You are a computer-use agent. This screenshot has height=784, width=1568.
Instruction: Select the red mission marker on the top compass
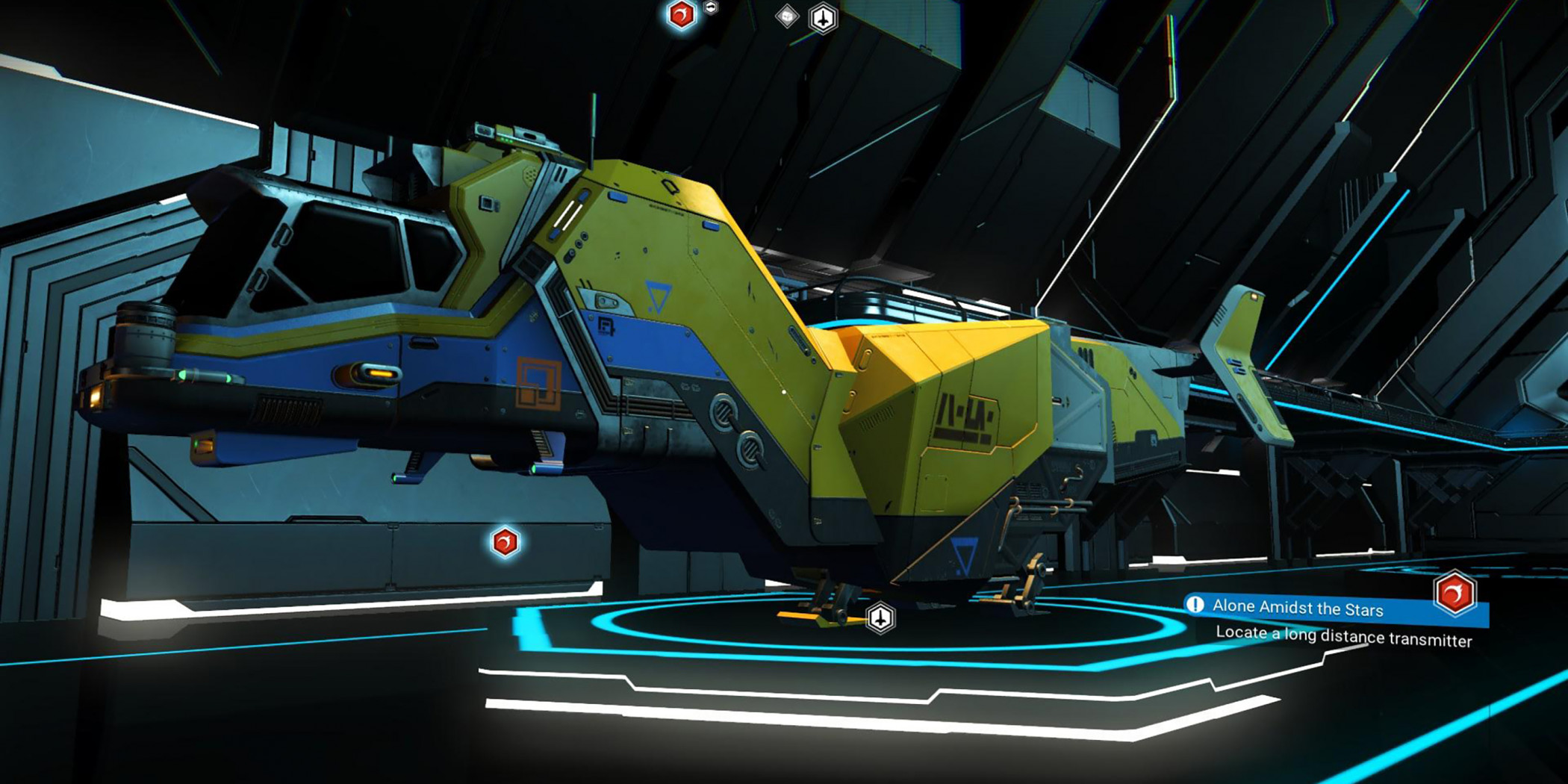pyautogui.click(x=681, y=15)
